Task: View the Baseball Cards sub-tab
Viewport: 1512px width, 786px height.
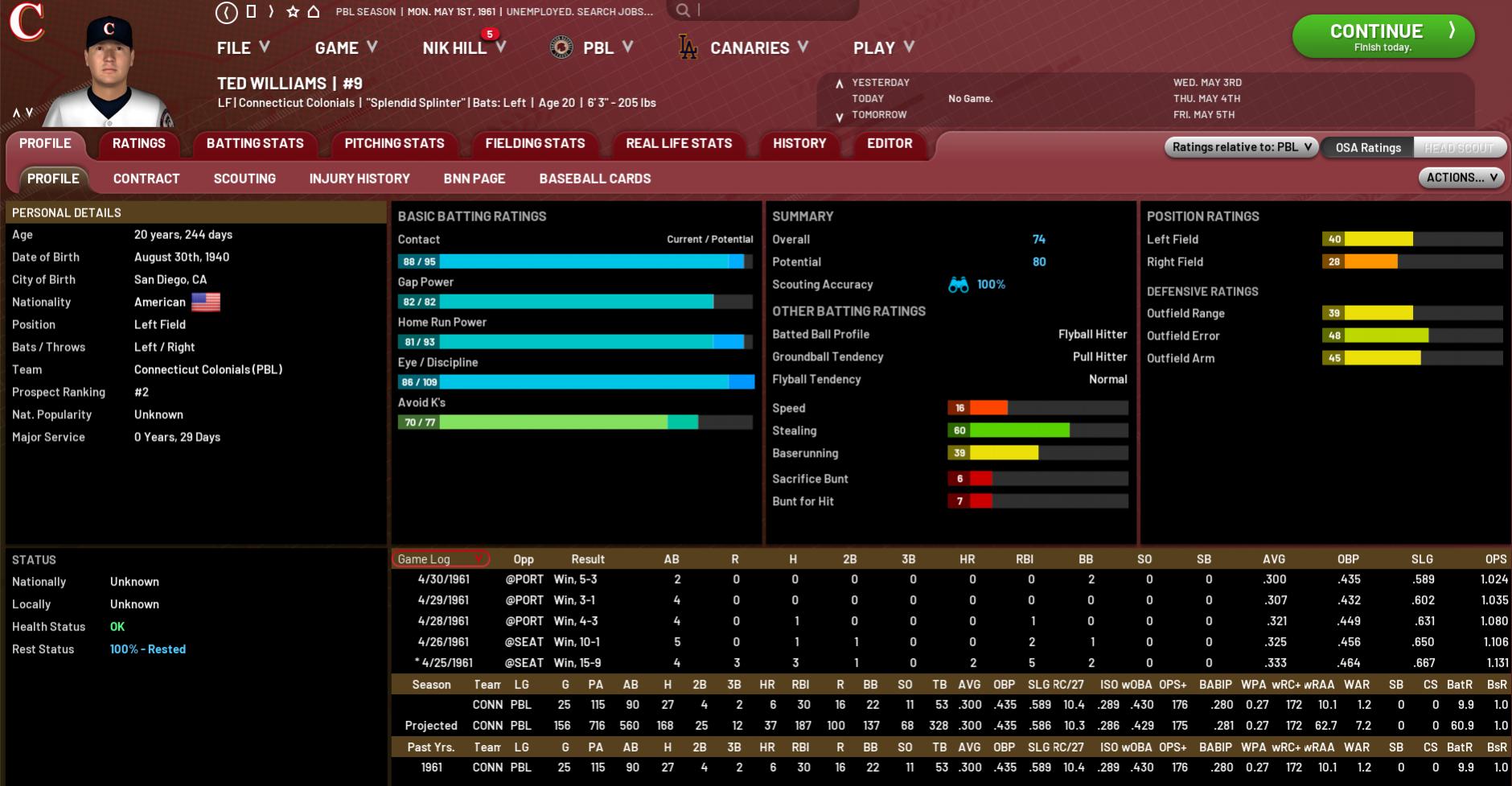Action: 595,179
